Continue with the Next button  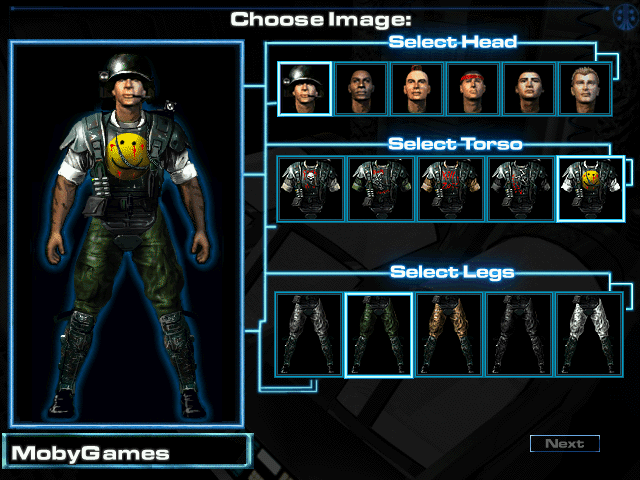click(565, 443)
